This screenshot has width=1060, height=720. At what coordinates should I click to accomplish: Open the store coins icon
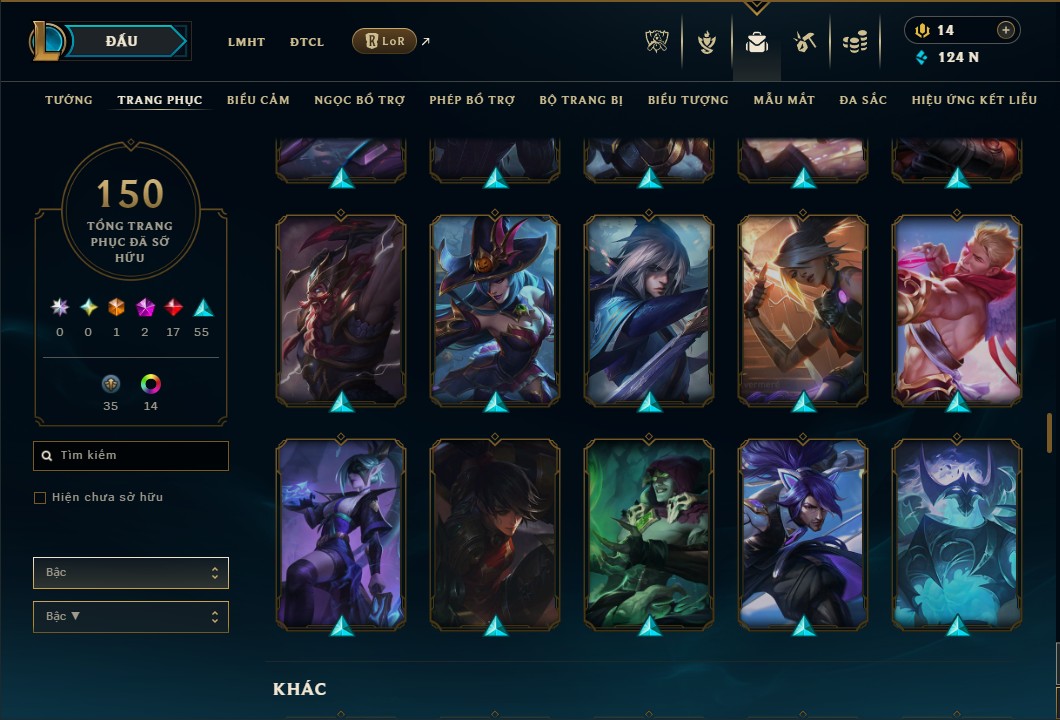tap(854, 42)
